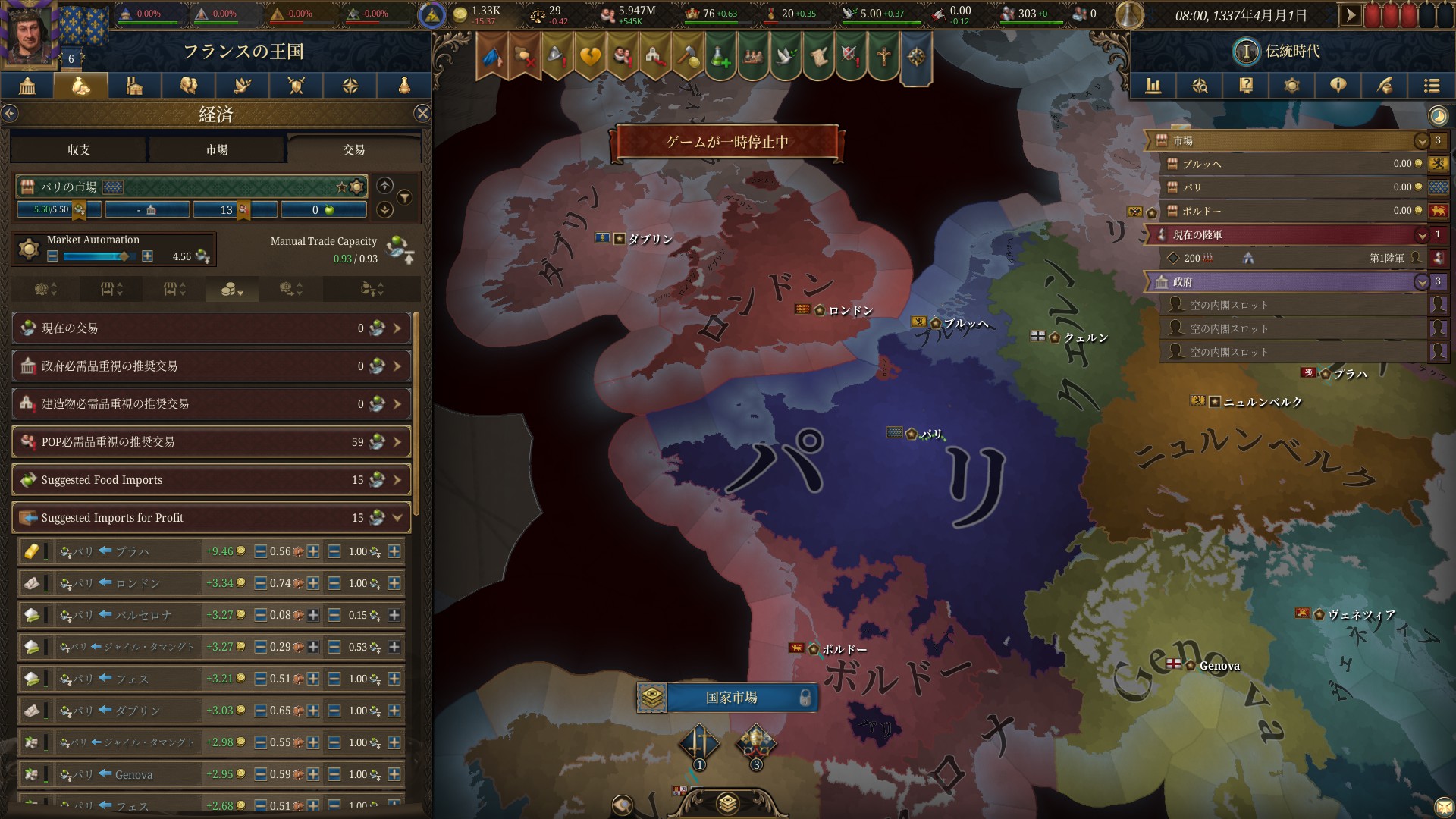The width and height of the screenshot is (1456, 819).
Task: Open the buildings panel icon (factory)
Action: click(133, 86)
